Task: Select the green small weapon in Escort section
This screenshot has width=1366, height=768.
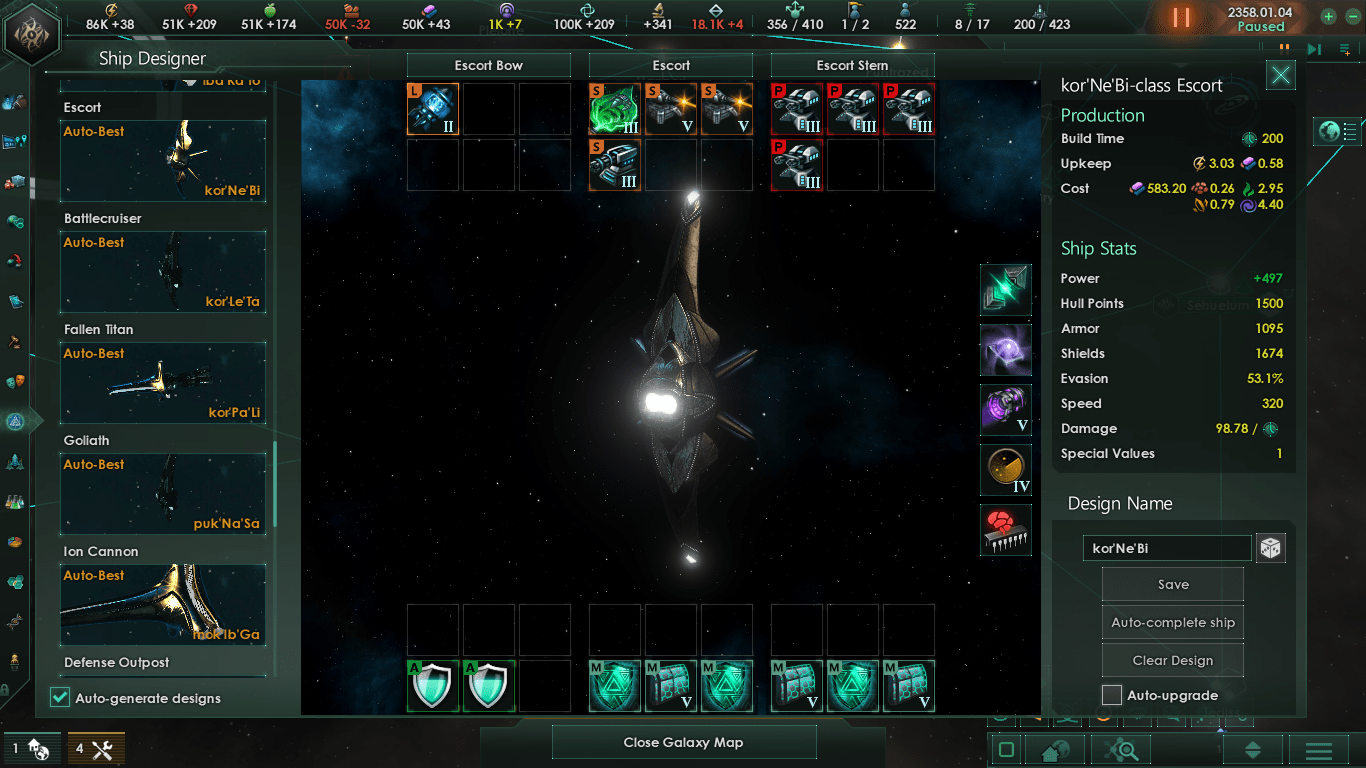Action: pos(615,109)
